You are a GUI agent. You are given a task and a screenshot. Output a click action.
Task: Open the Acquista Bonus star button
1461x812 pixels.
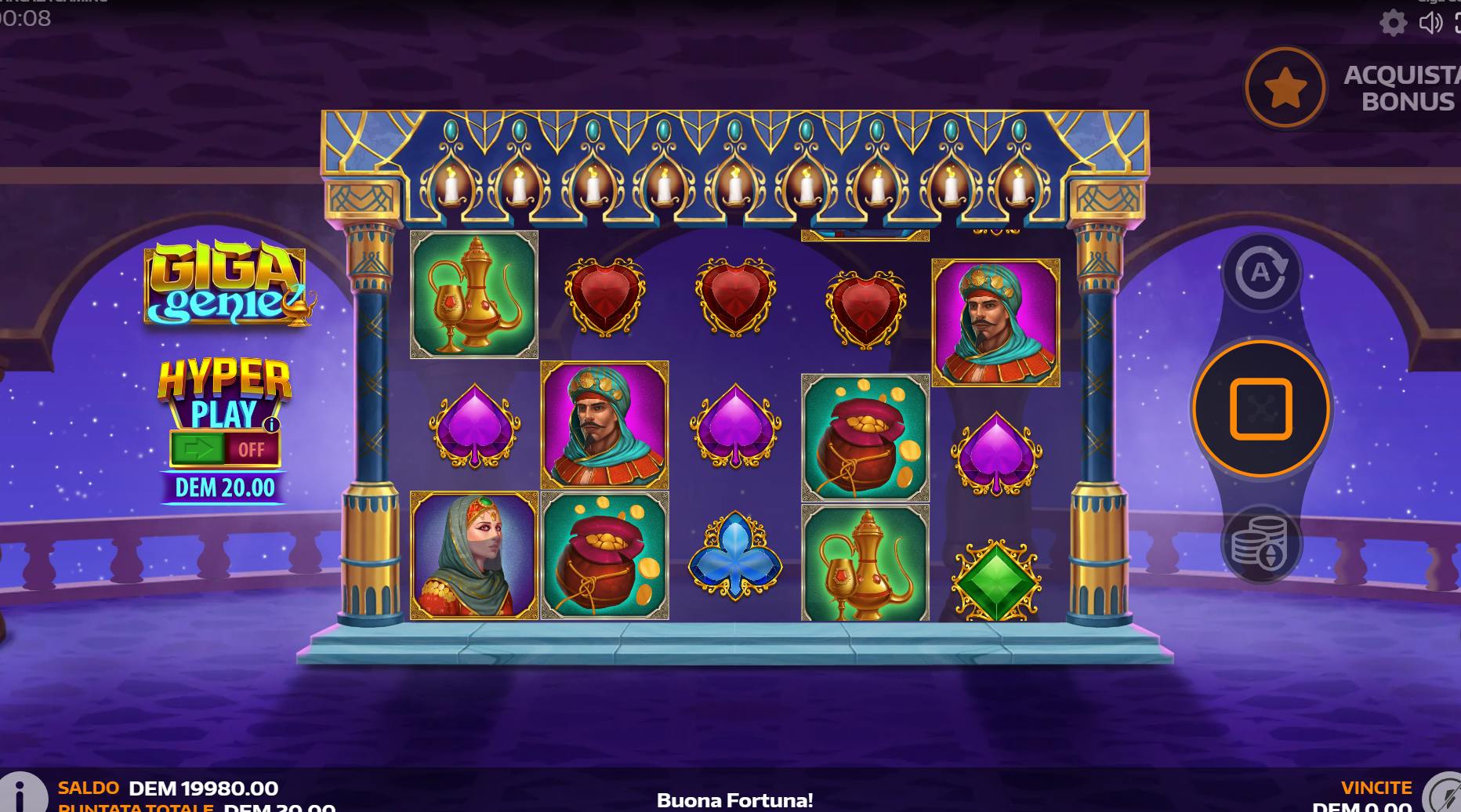point(1285,88)
